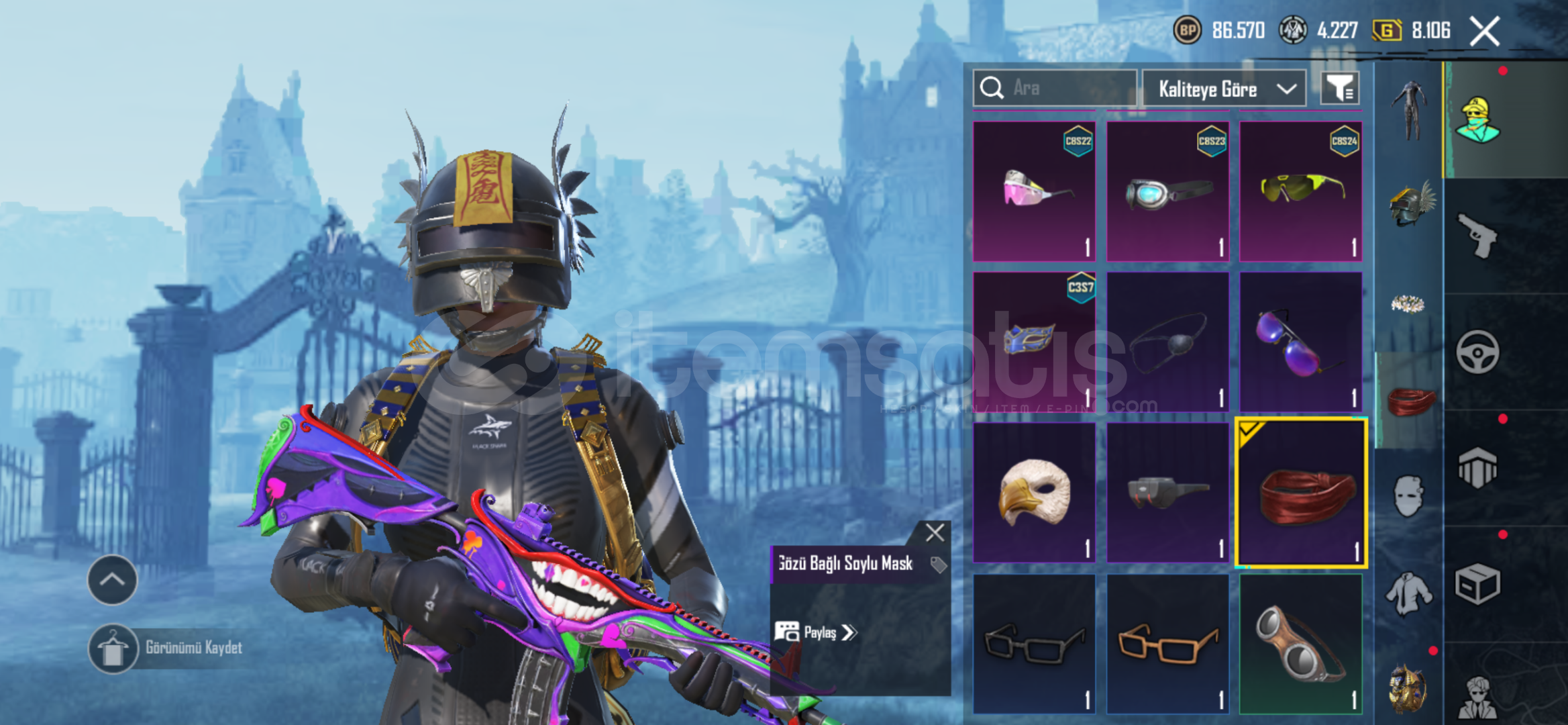Close the Gözü Bağlı Soylu Mask tooltip
The width and height of the screenshot is (1568, 725).
point(935,533)
